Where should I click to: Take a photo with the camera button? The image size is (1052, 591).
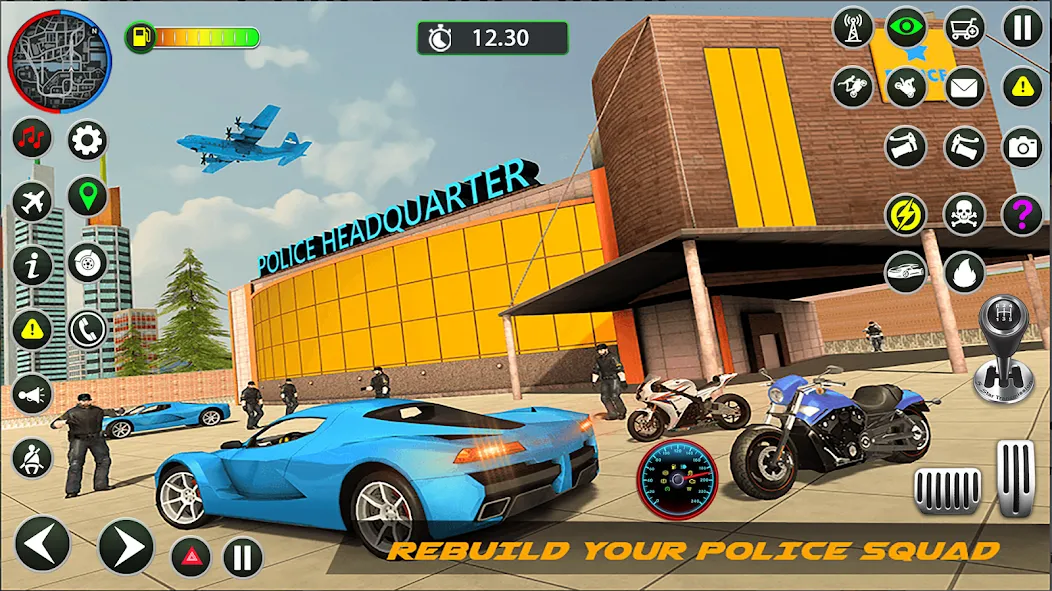(x=1022, y=148)
